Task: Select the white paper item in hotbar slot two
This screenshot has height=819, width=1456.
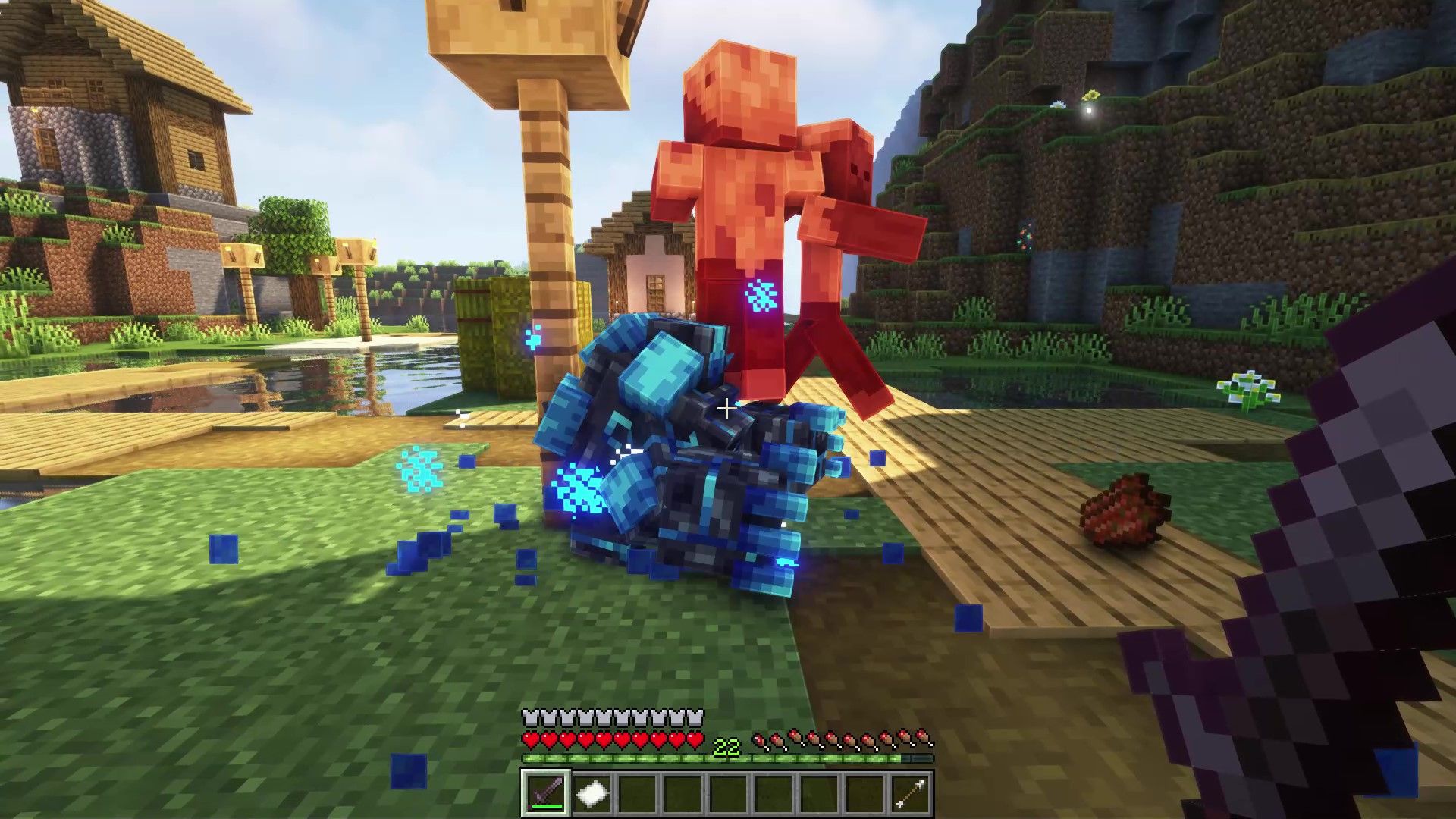Action: point(593,794)
